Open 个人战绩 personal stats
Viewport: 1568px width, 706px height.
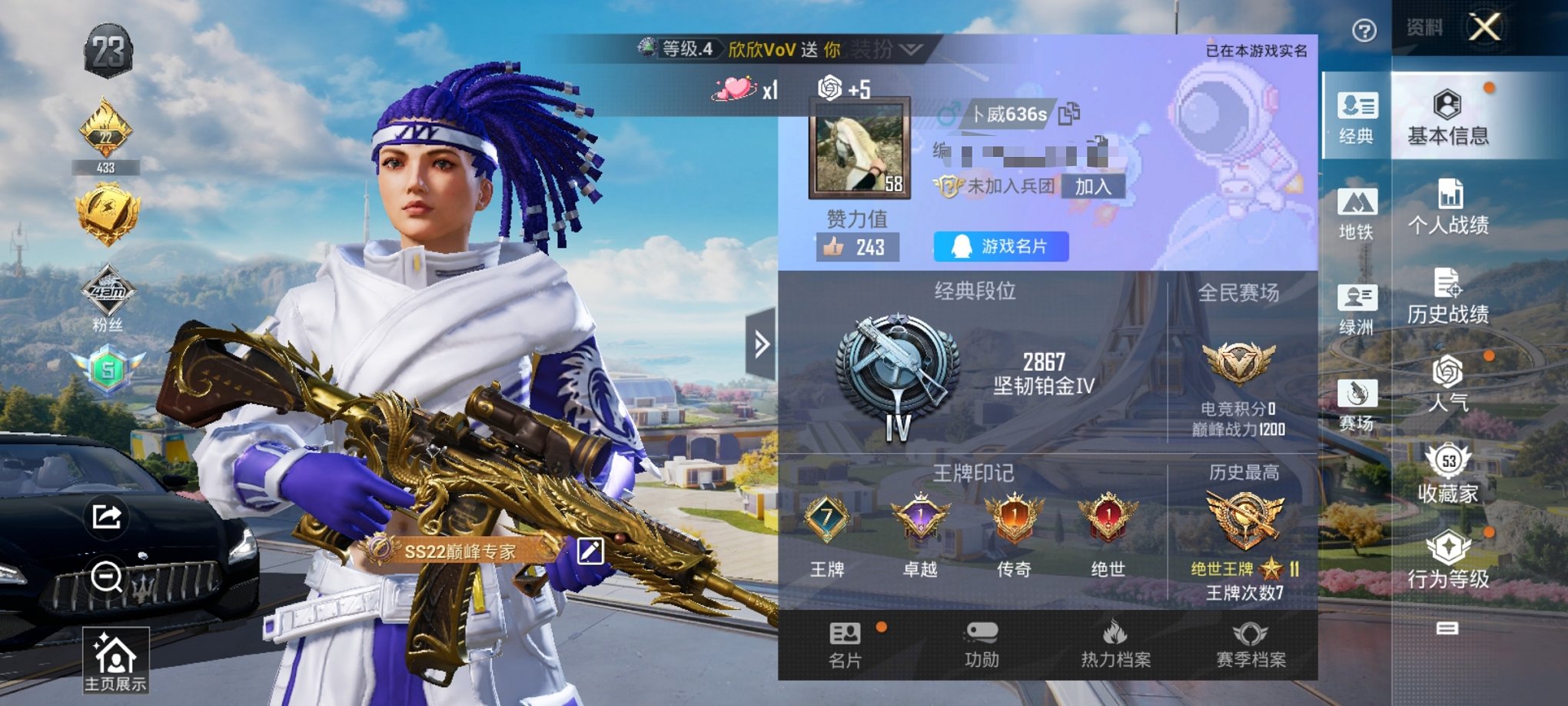pos(1447,206)
